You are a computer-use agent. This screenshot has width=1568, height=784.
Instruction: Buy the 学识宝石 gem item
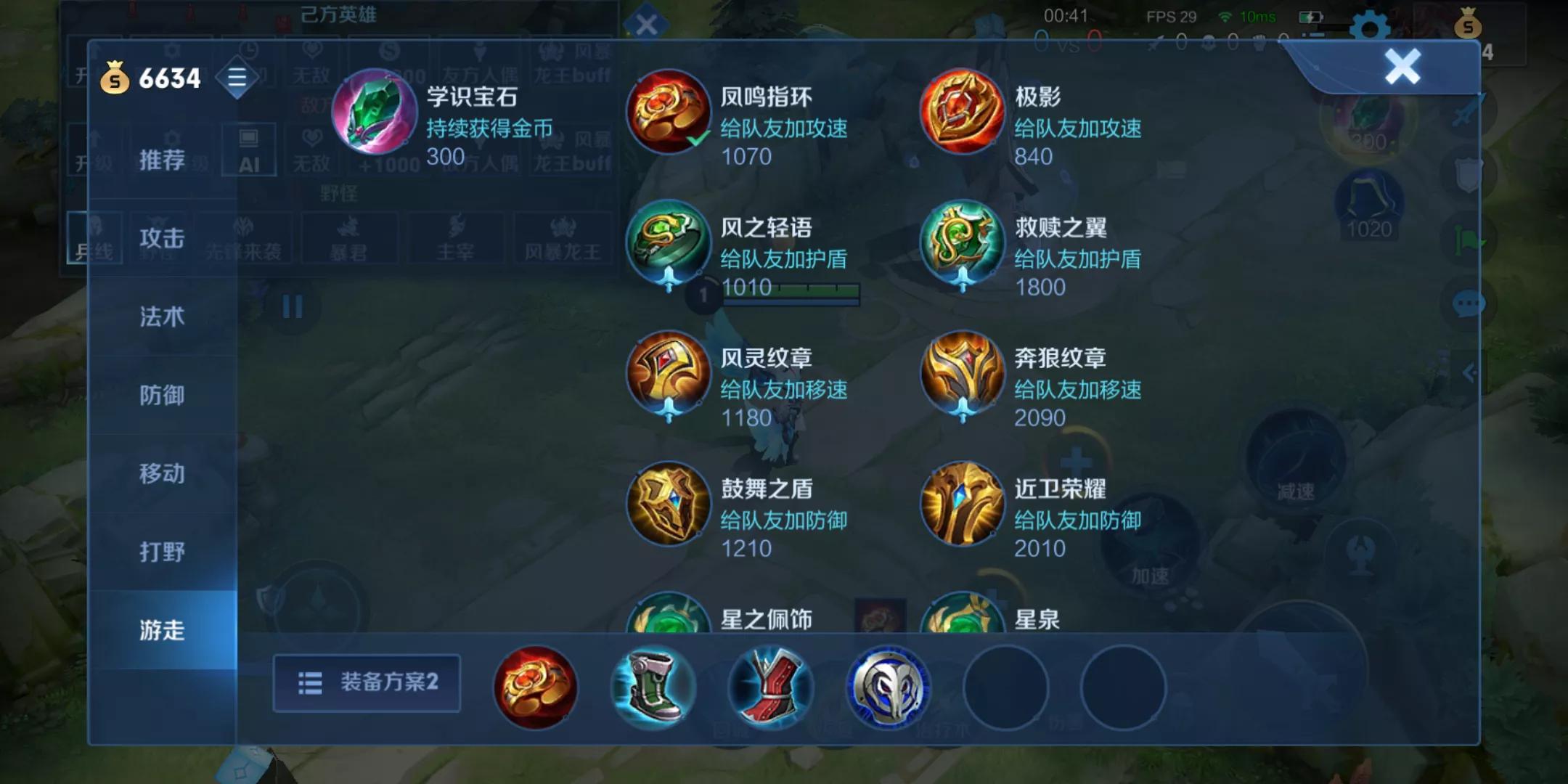click(375, 116)
